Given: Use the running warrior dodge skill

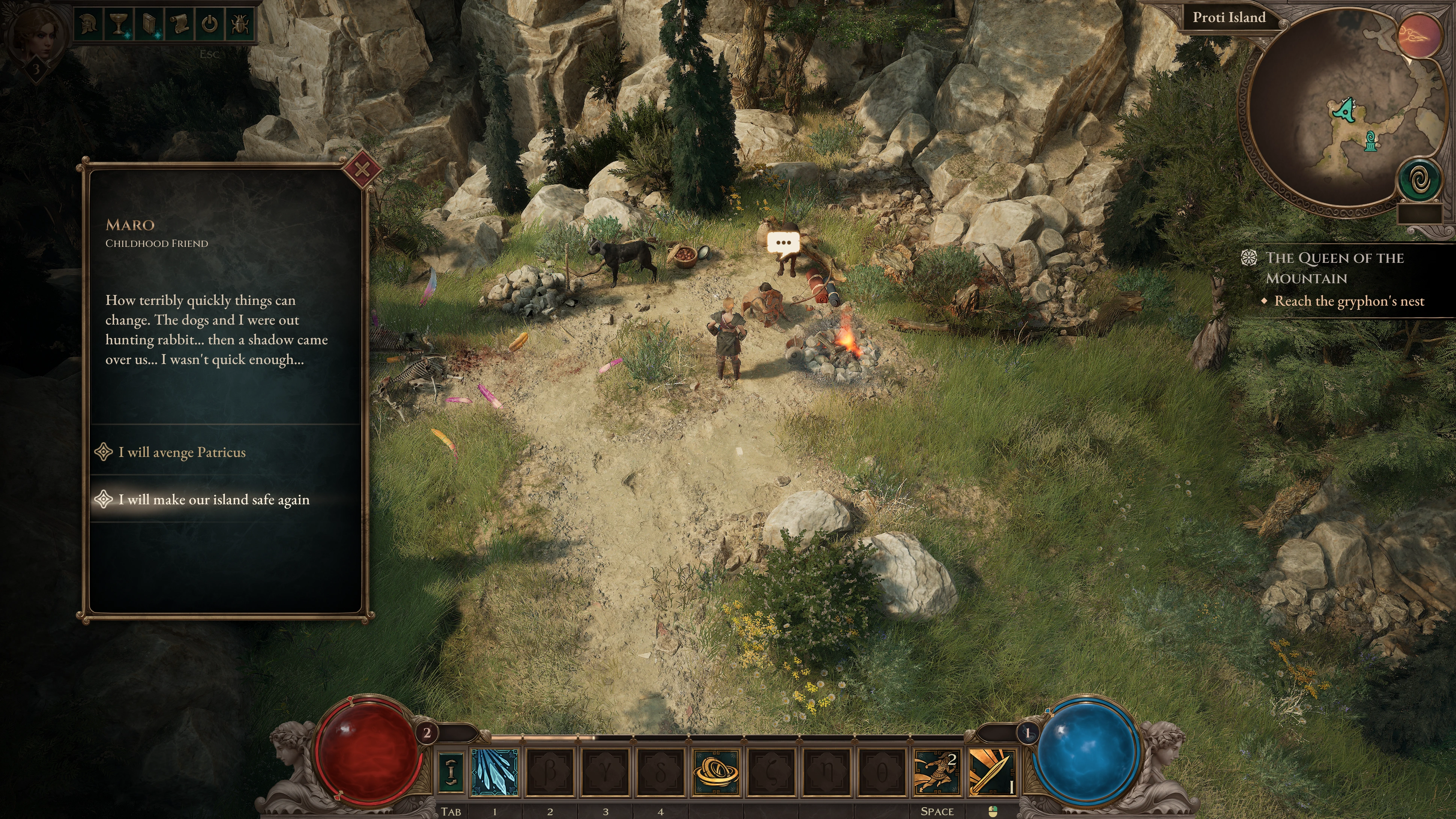Looking at the screenshot, I should point(936,772).
